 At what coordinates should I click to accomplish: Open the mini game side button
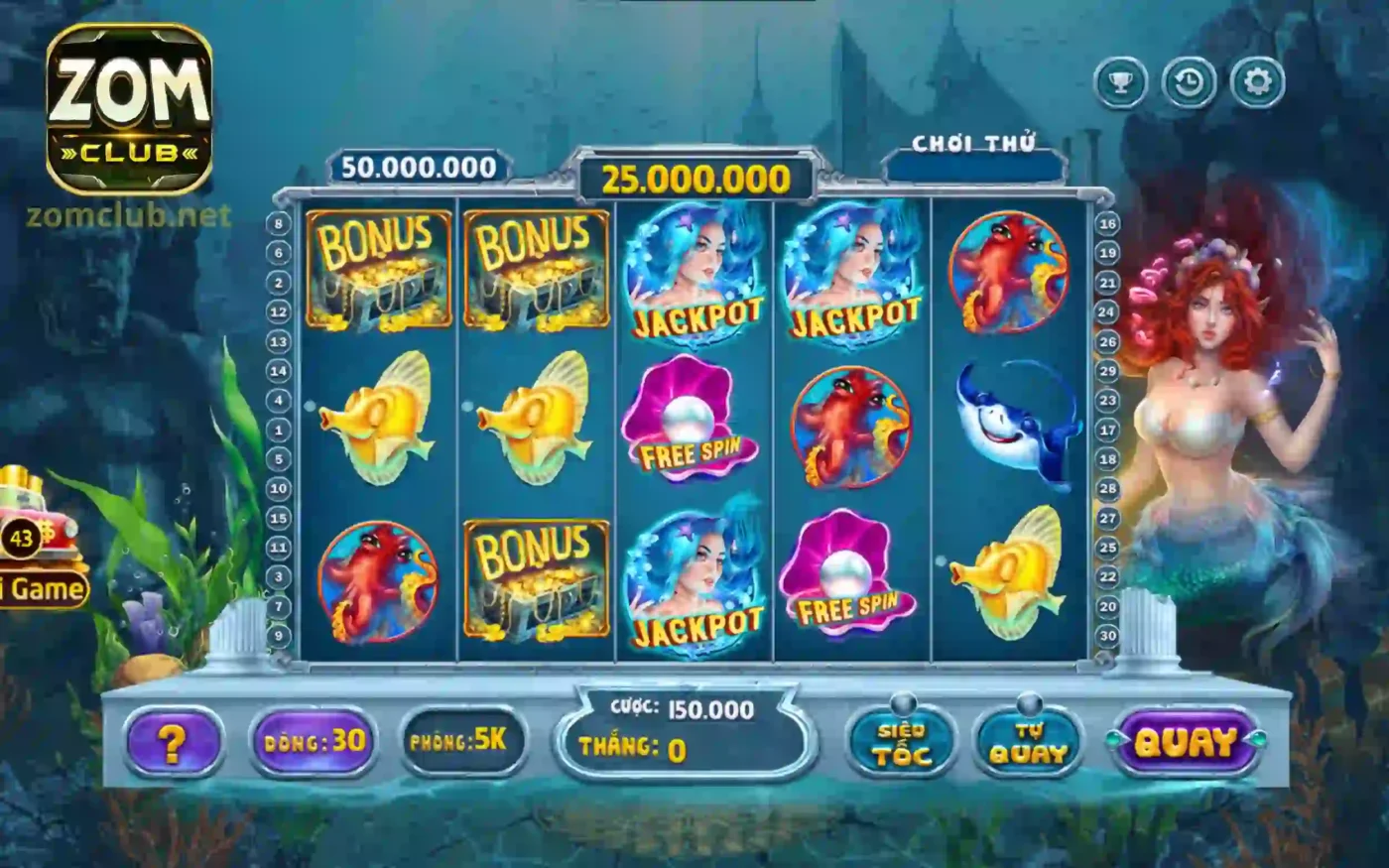click(x=42, y=588)
